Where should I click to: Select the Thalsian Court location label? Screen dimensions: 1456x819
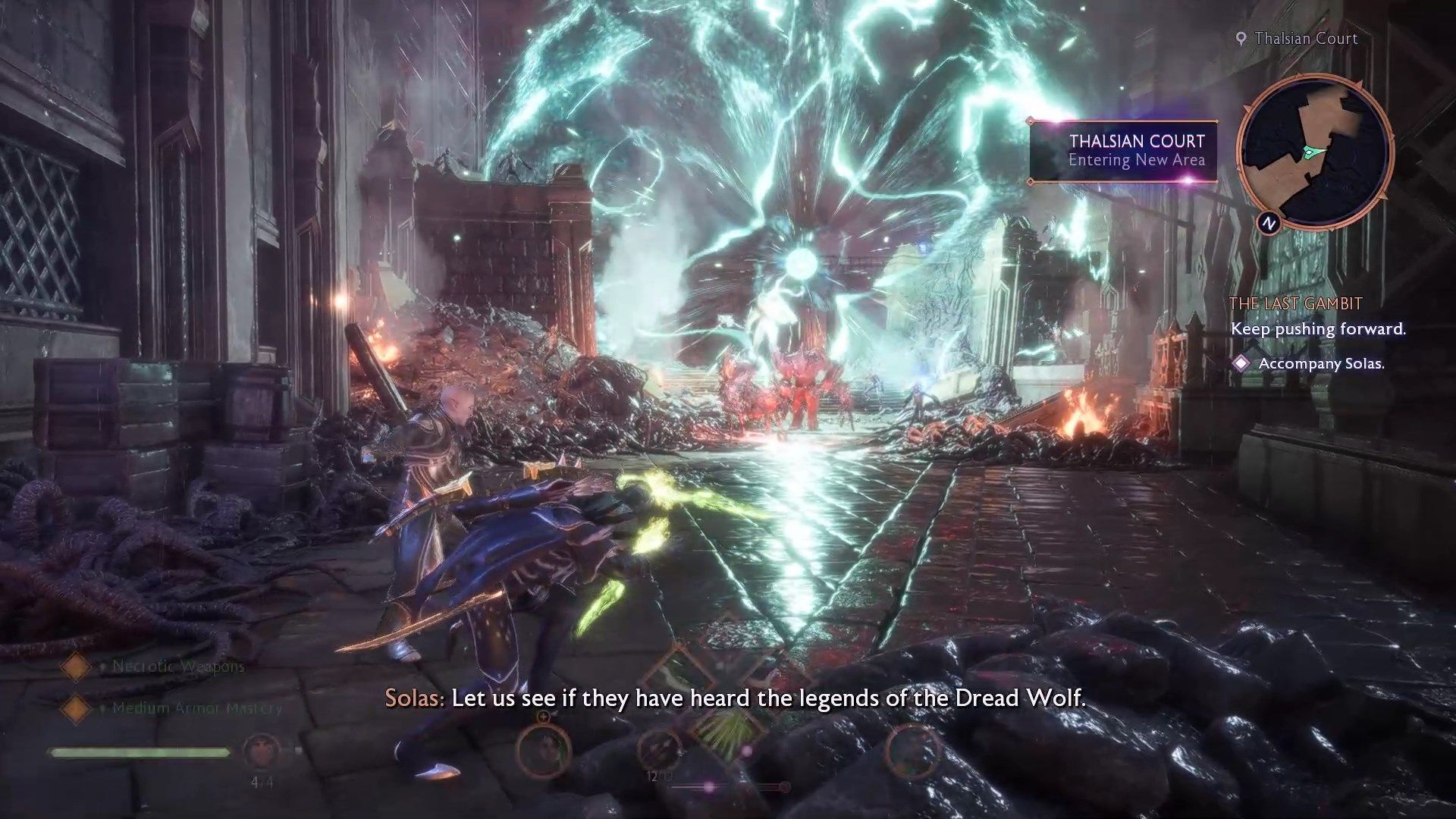pos(1305,39)
